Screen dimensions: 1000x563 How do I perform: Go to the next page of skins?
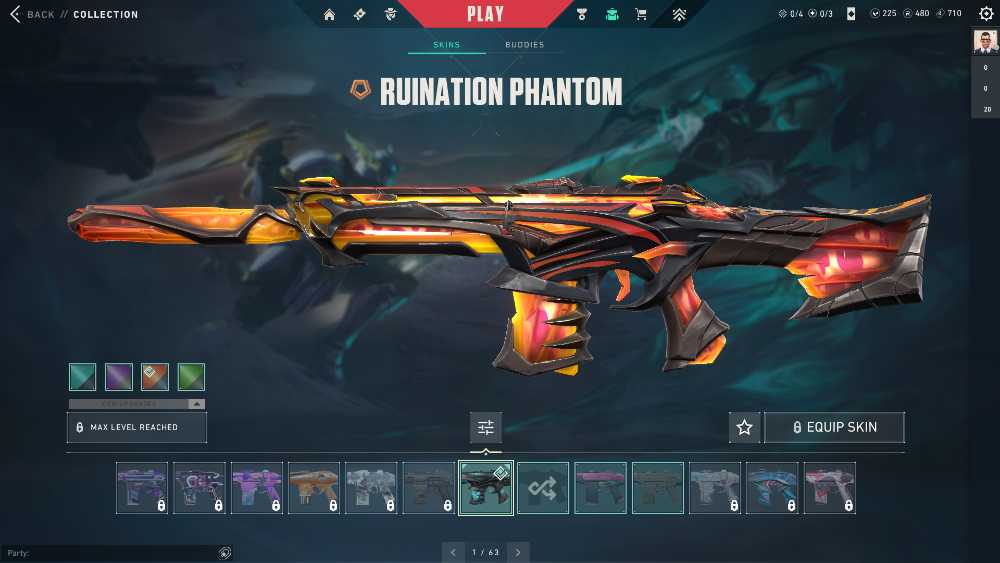(518, 552)
